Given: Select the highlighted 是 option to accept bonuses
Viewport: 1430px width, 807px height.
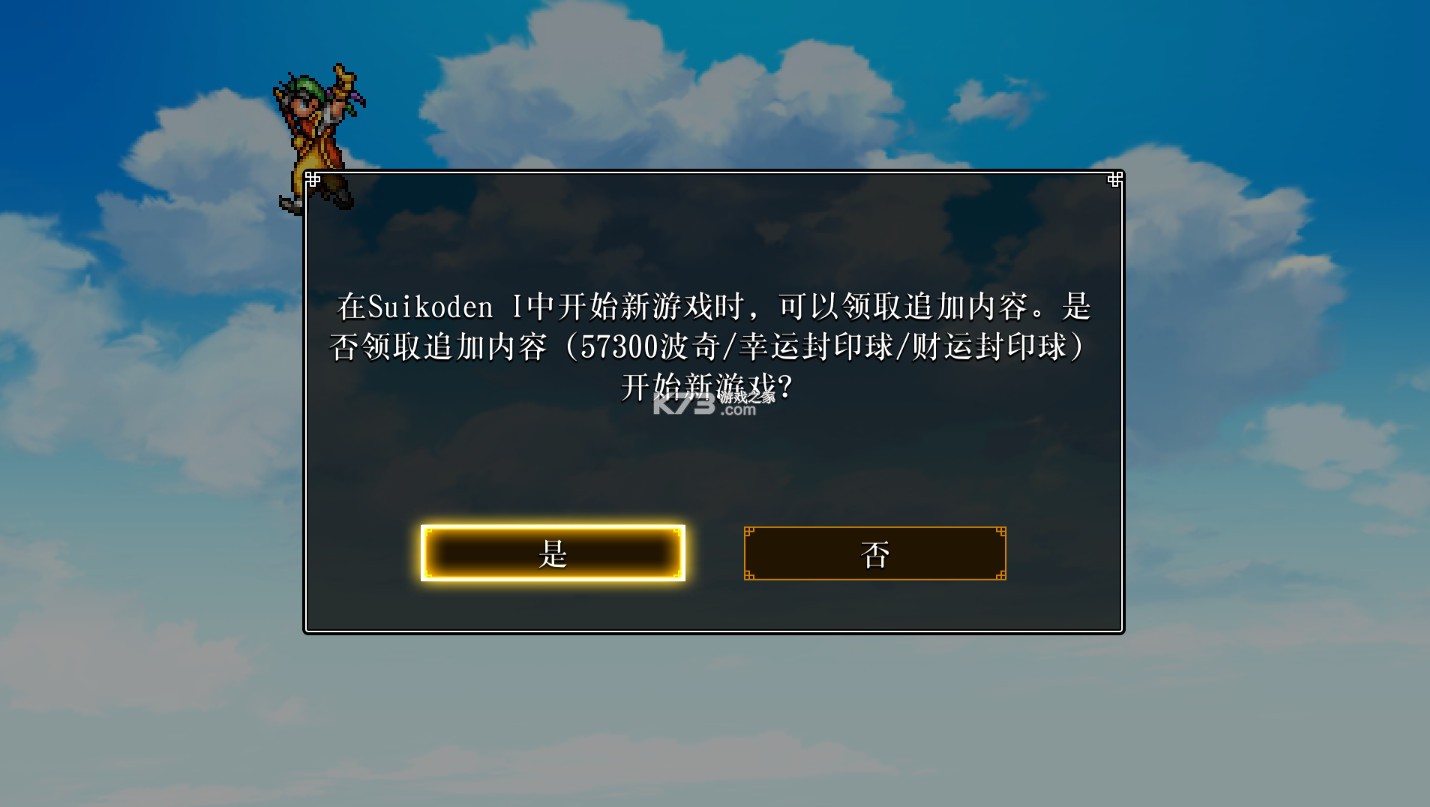Looking at the screenshot, I should click(x=553, y=552).
